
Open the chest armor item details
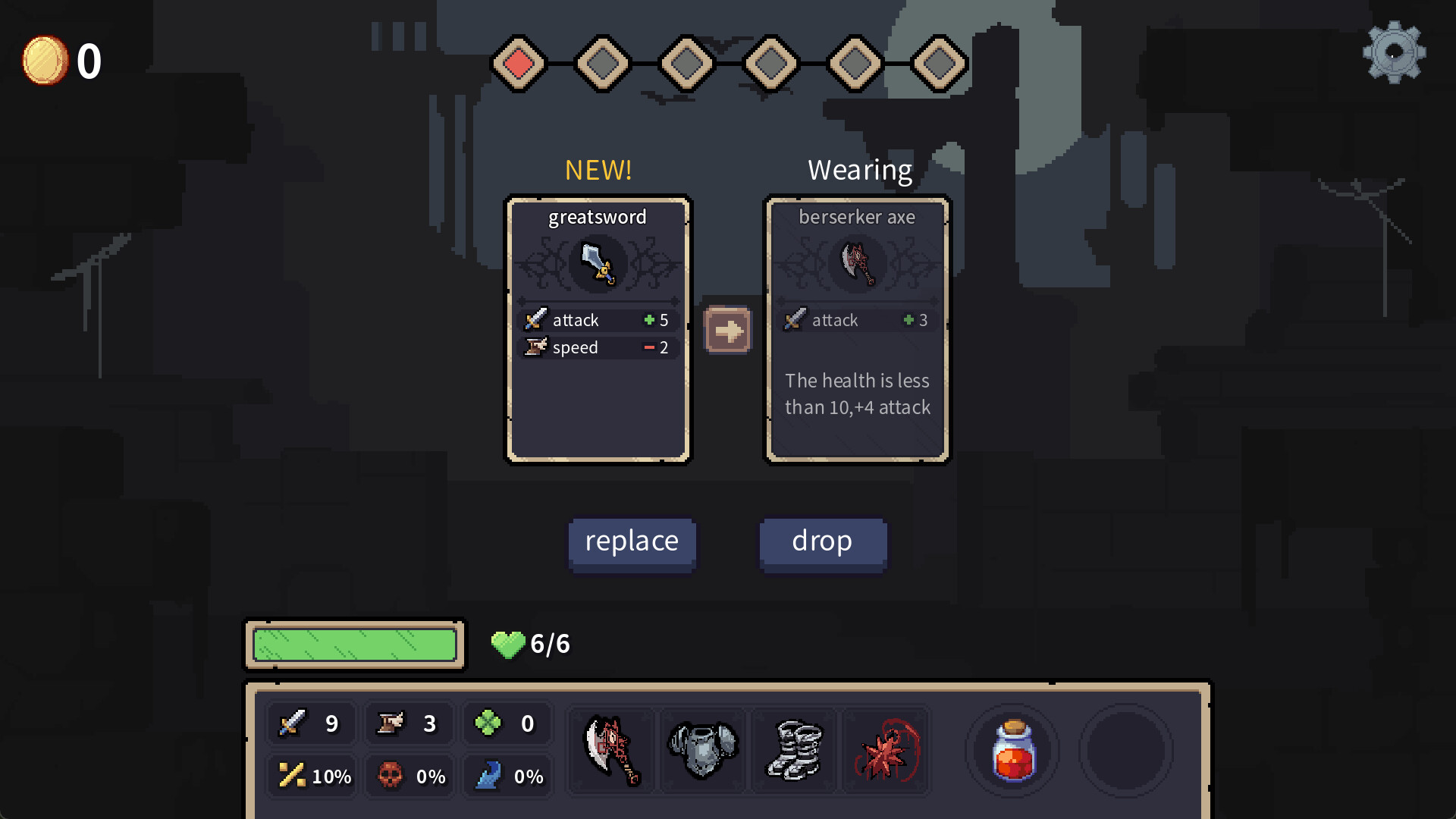pos(702,750)
